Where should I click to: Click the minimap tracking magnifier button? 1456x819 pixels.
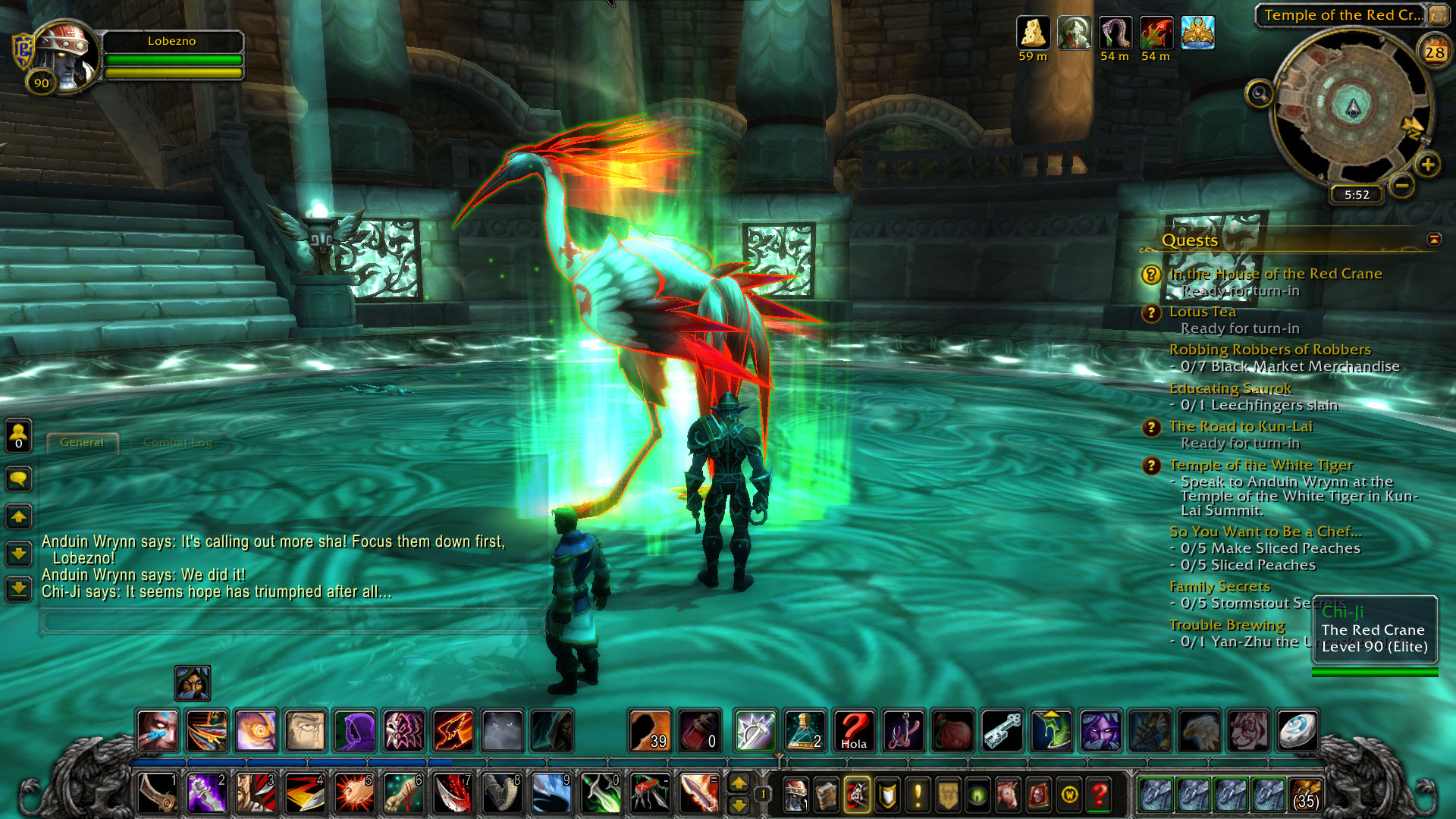click(1260, 94)
